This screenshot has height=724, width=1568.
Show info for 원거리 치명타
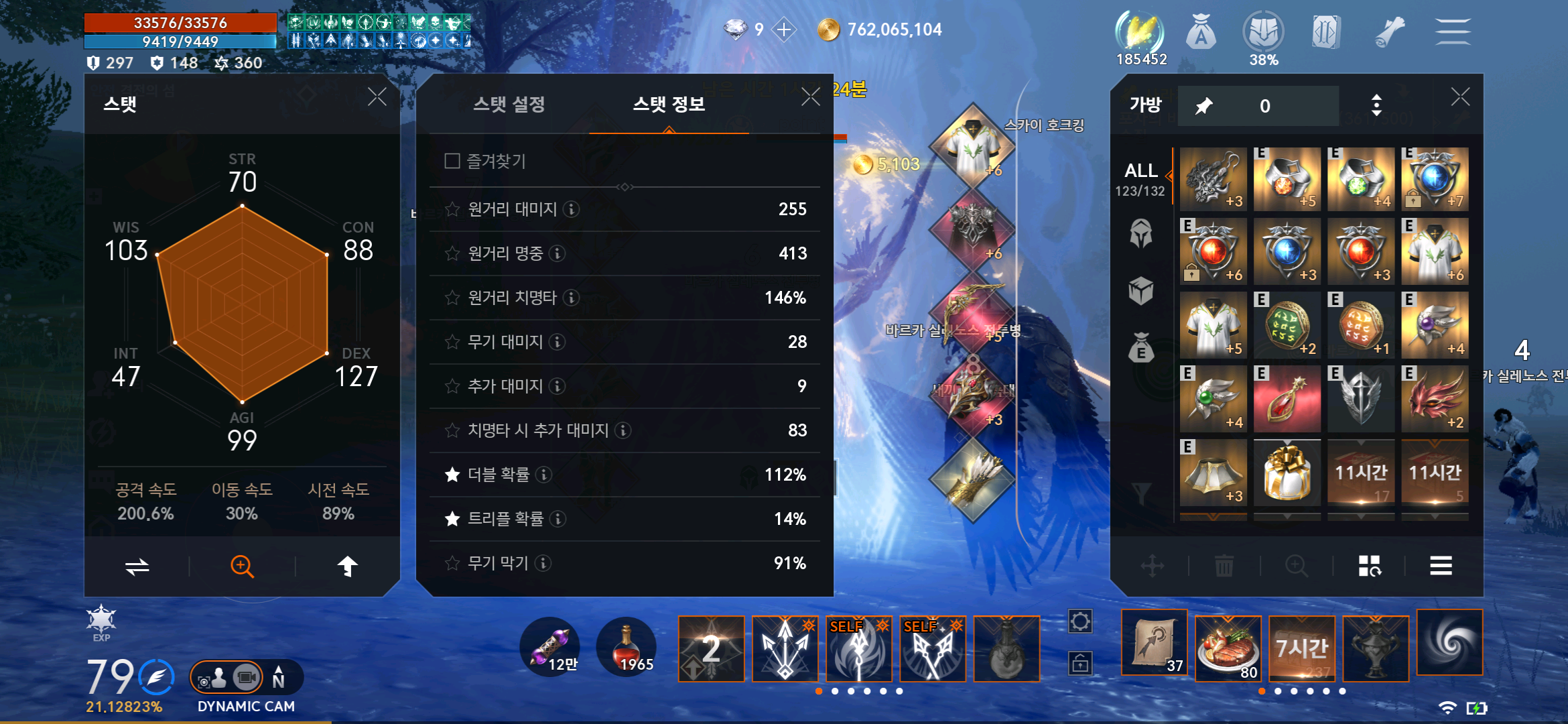(571, 298)
